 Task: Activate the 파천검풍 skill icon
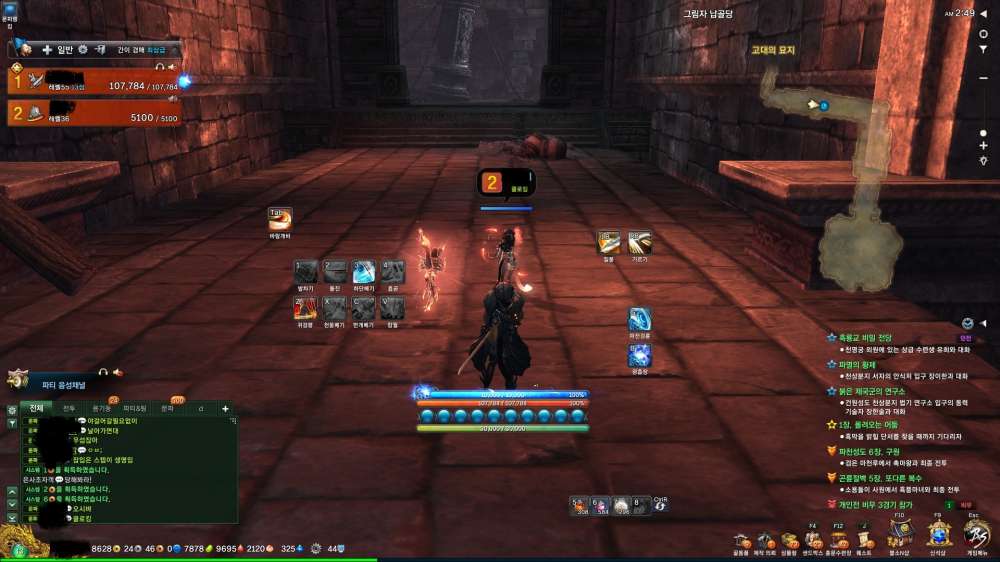[x=640, y=320]
